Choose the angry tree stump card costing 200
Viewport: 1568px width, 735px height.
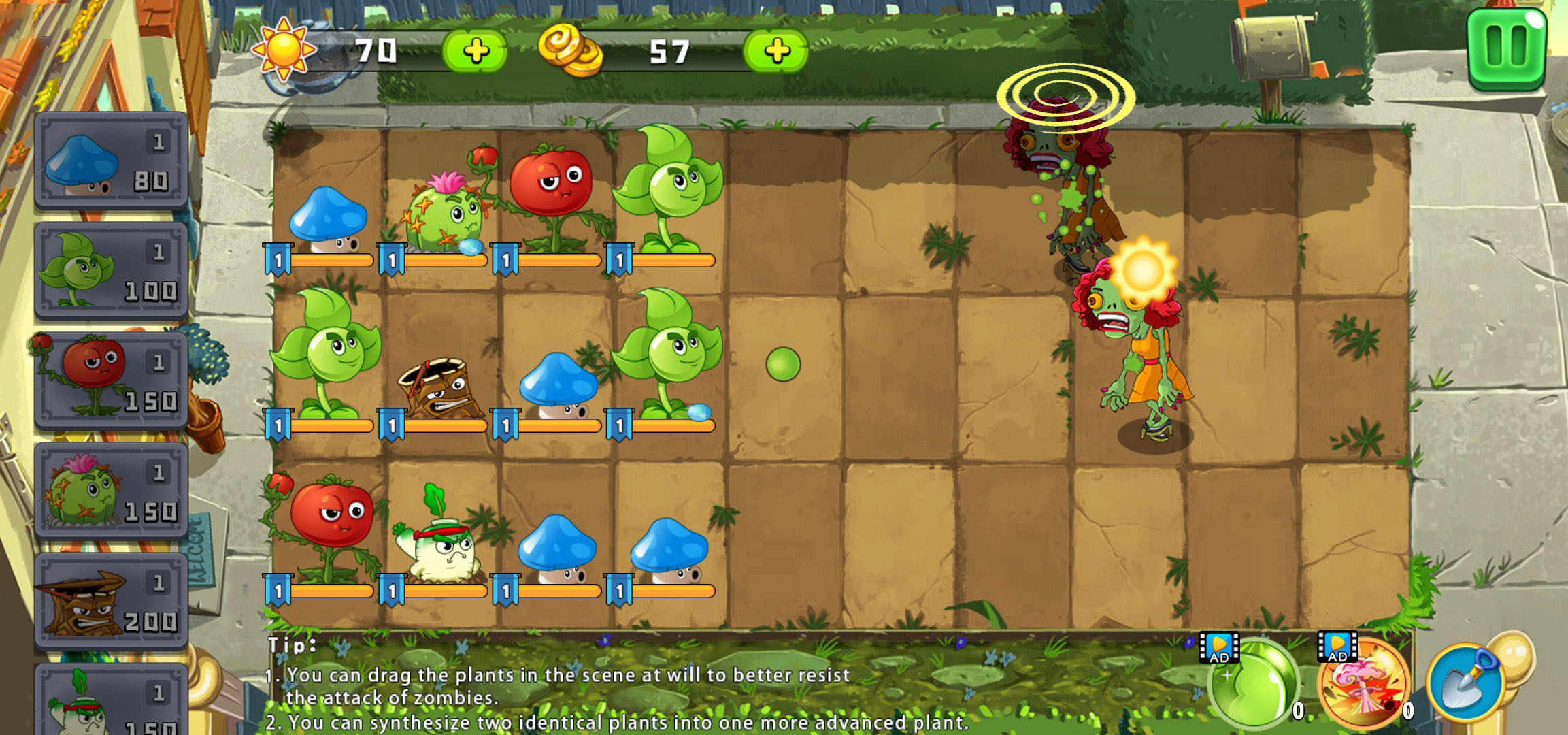pos(111,602)
